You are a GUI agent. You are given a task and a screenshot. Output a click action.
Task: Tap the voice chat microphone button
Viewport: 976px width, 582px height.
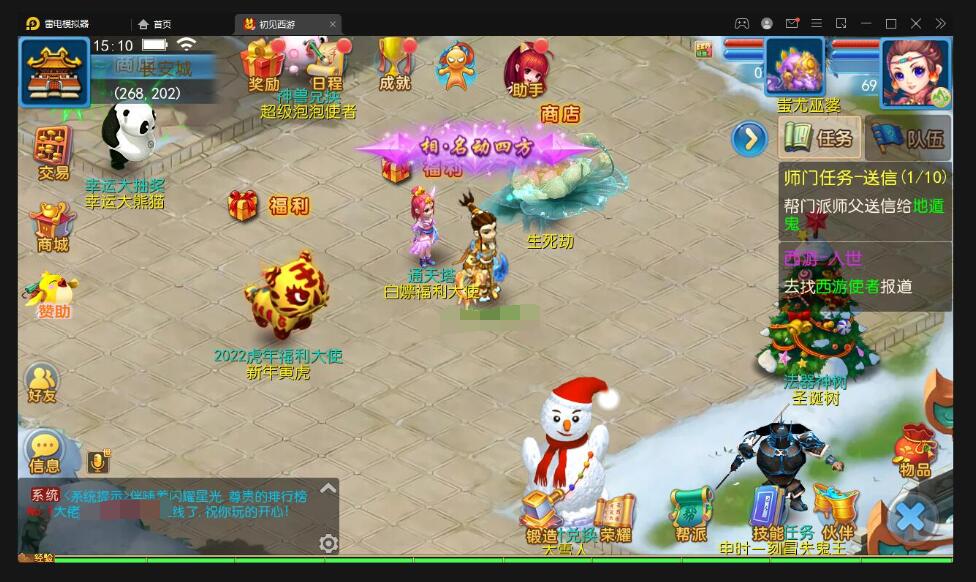(98, 461)
